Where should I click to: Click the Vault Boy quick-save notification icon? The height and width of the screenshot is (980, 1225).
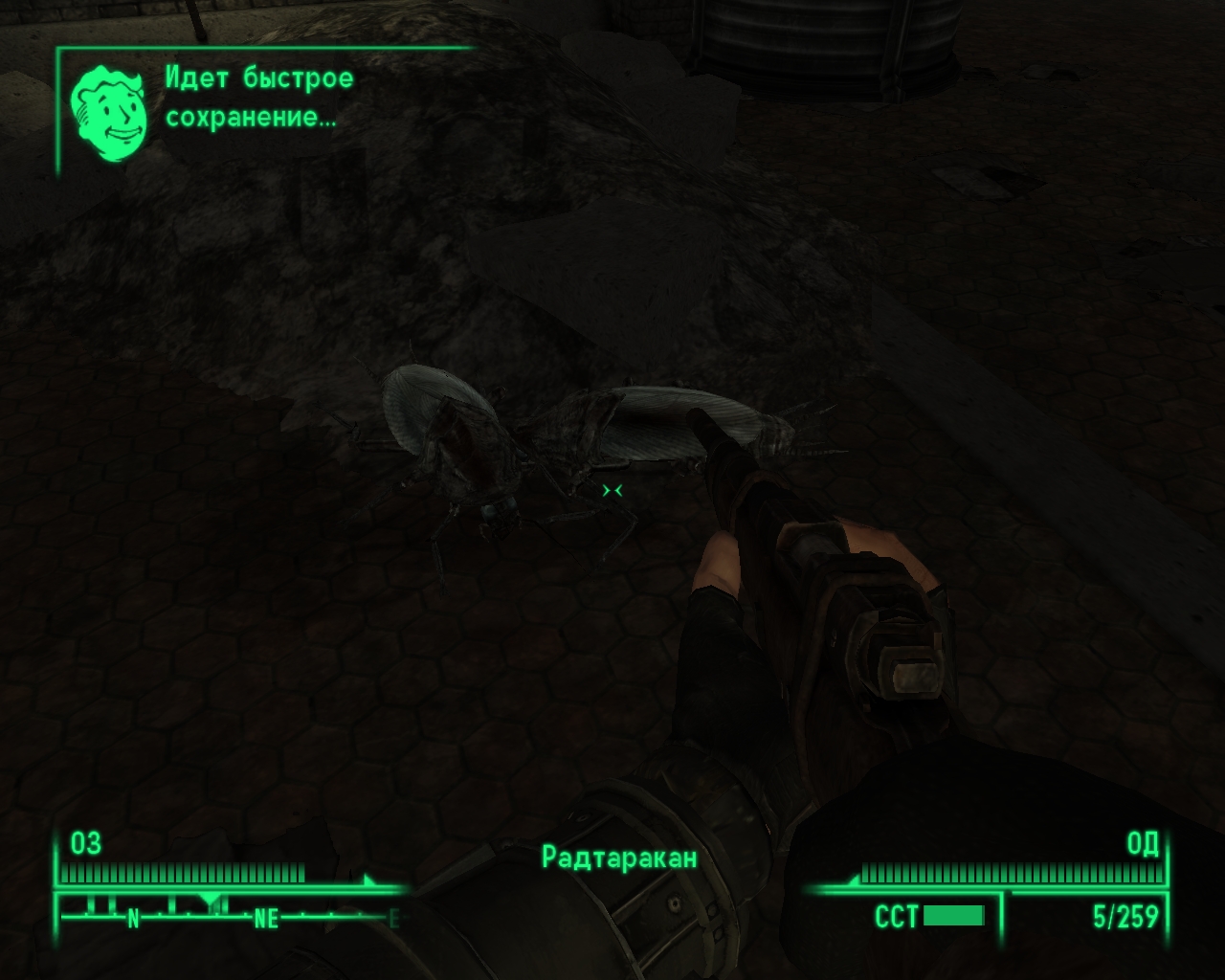[x=109, y=112]
